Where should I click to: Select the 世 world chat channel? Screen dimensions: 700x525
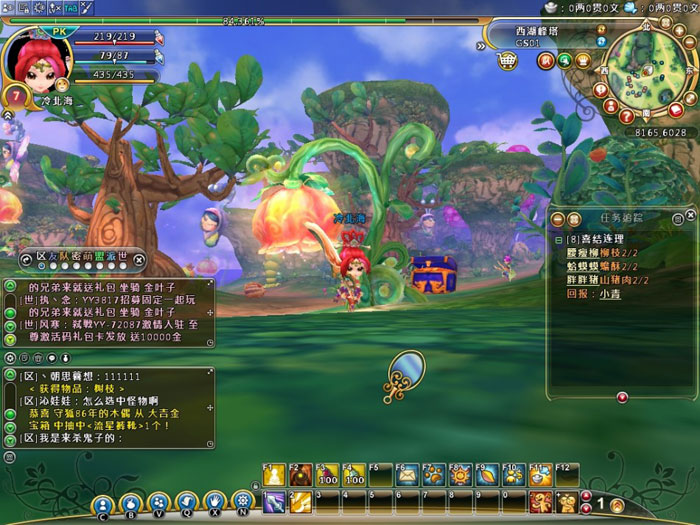click(x=122, y=256)
